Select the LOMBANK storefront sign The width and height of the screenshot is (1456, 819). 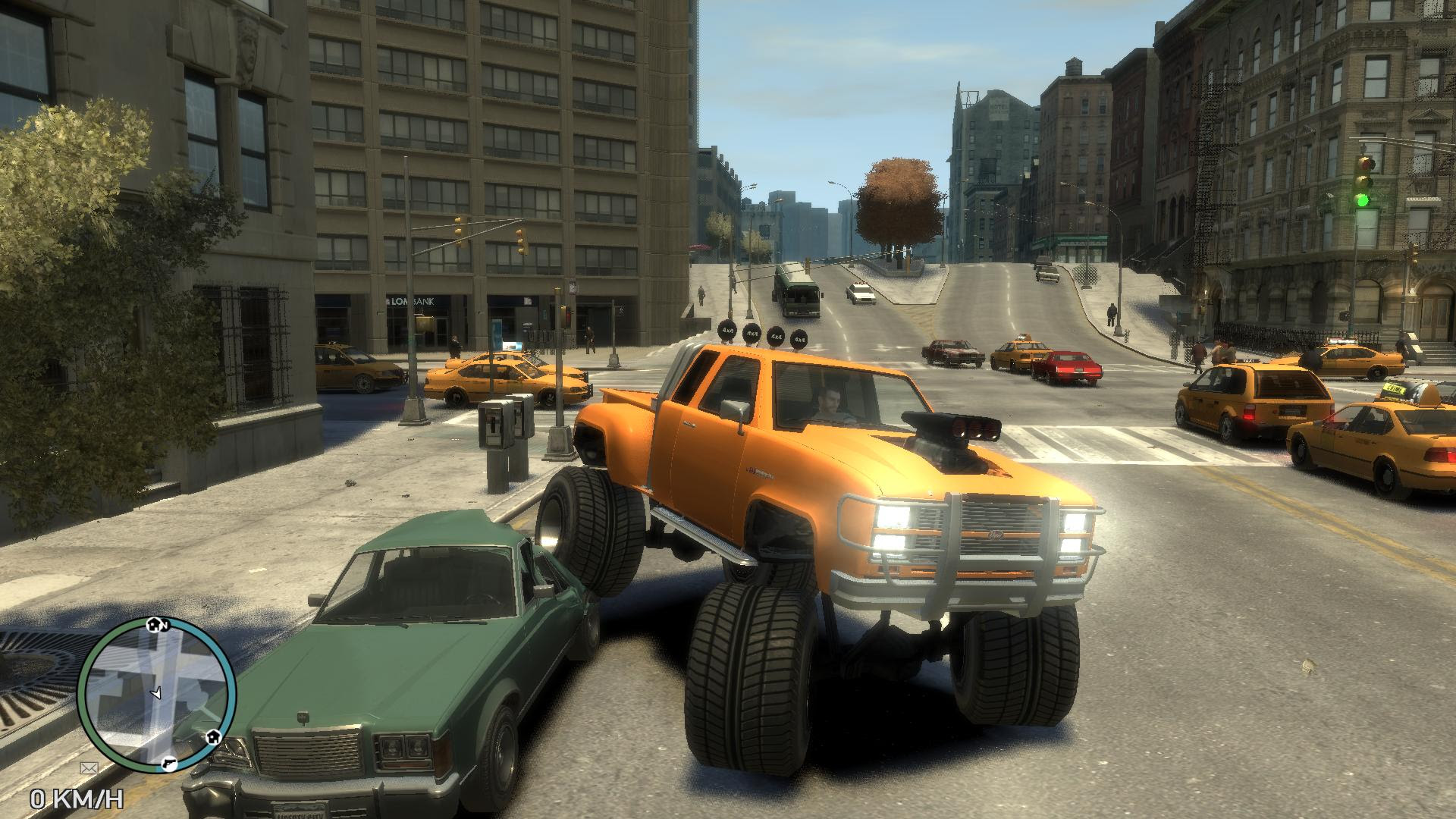[412, 300]
